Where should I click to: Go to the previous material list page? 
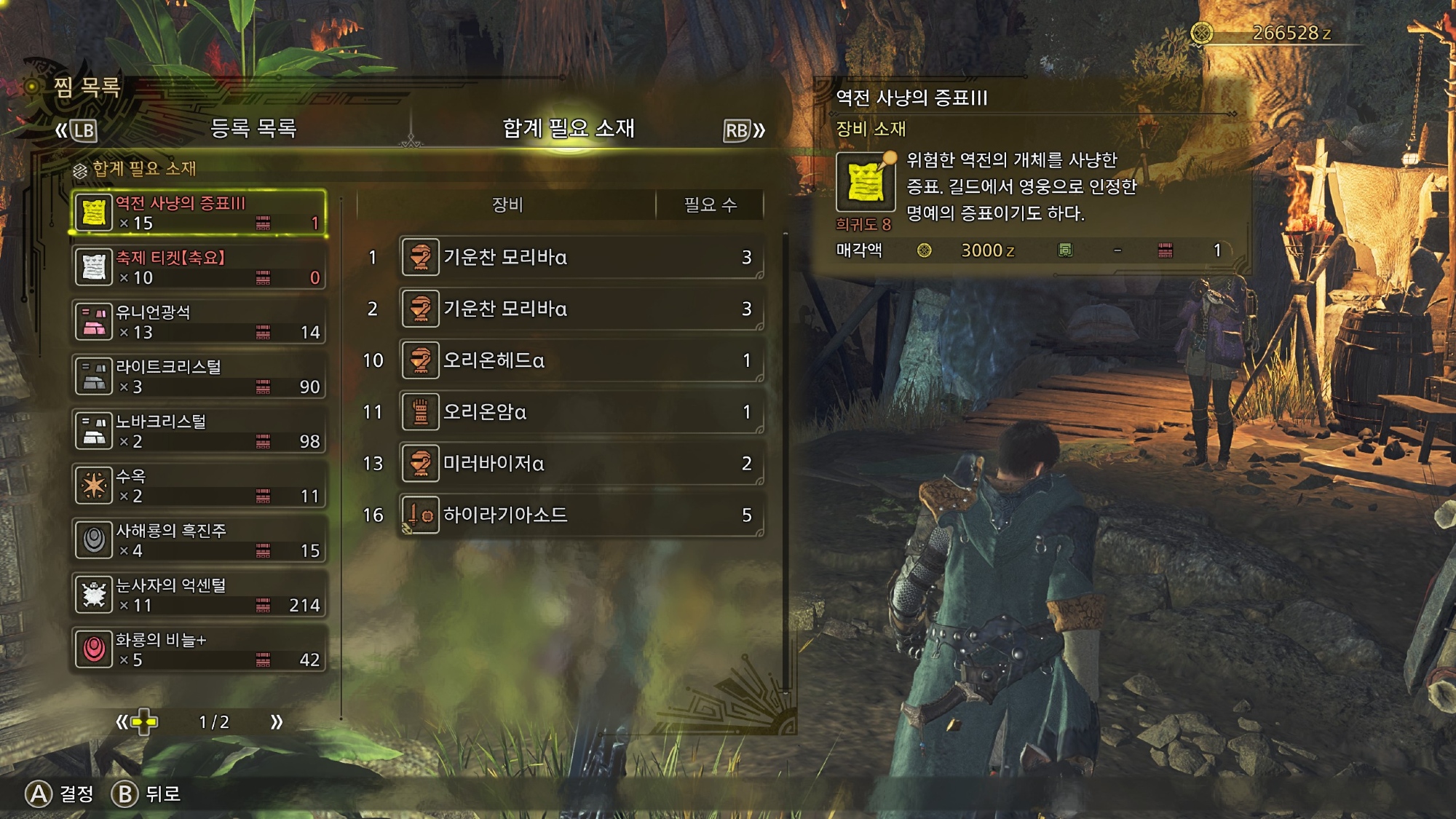coord(122,722)
